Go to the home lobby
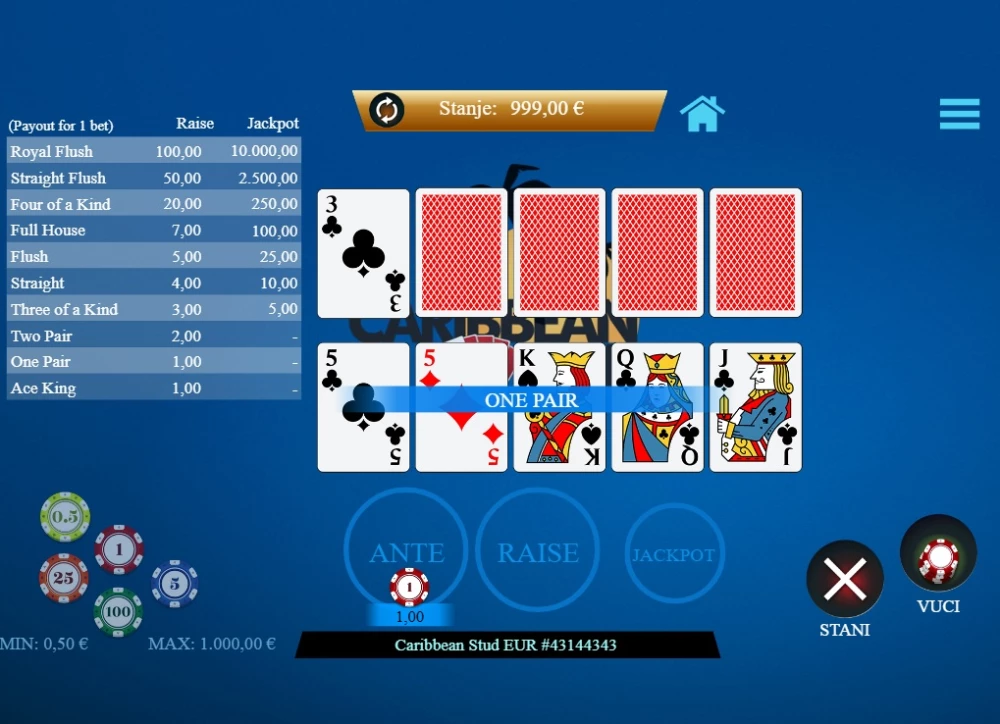The height and width of the screenshot is (724, 1000). (x=702, y=114)
